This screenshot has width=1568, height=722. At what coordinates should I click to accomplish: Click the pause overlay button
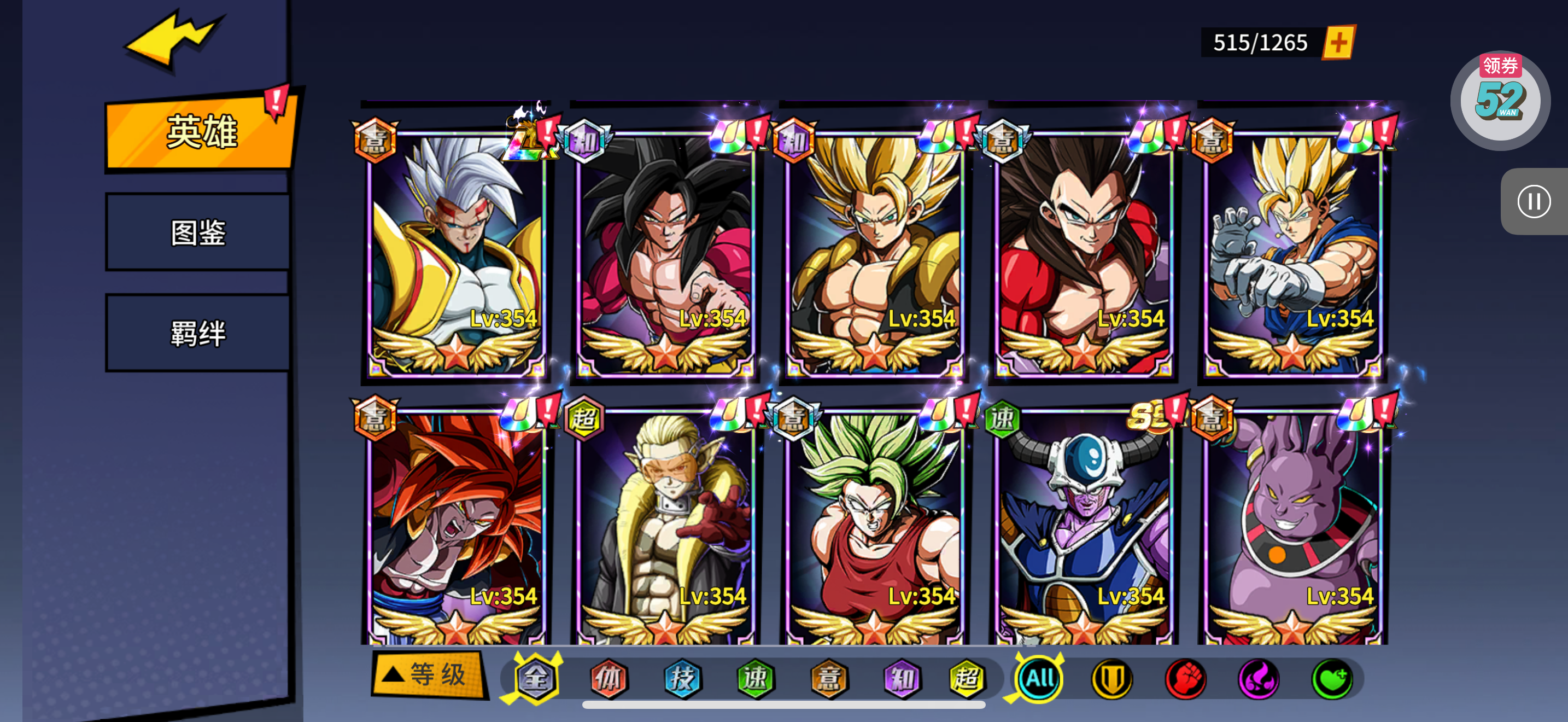[1532, 201]
